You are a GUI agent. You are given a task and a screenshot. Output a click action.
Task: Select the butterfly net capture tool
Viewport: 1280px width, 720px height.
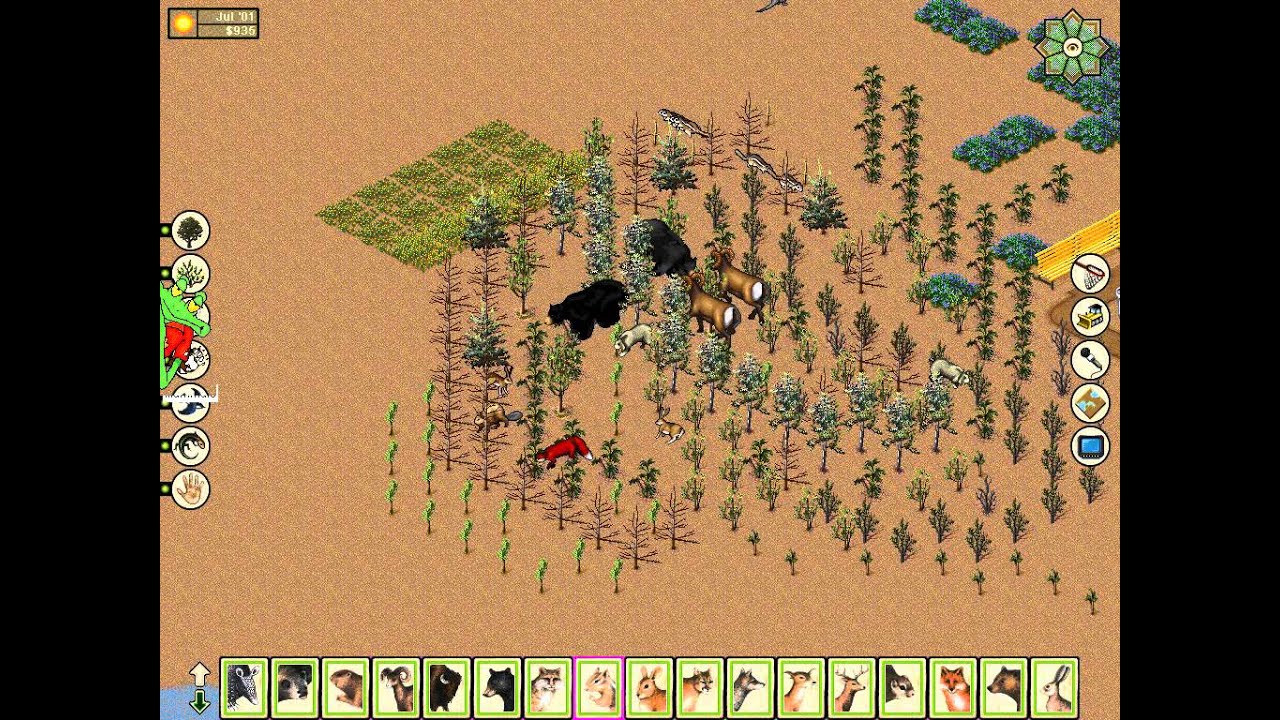(x=1091, y=273)
